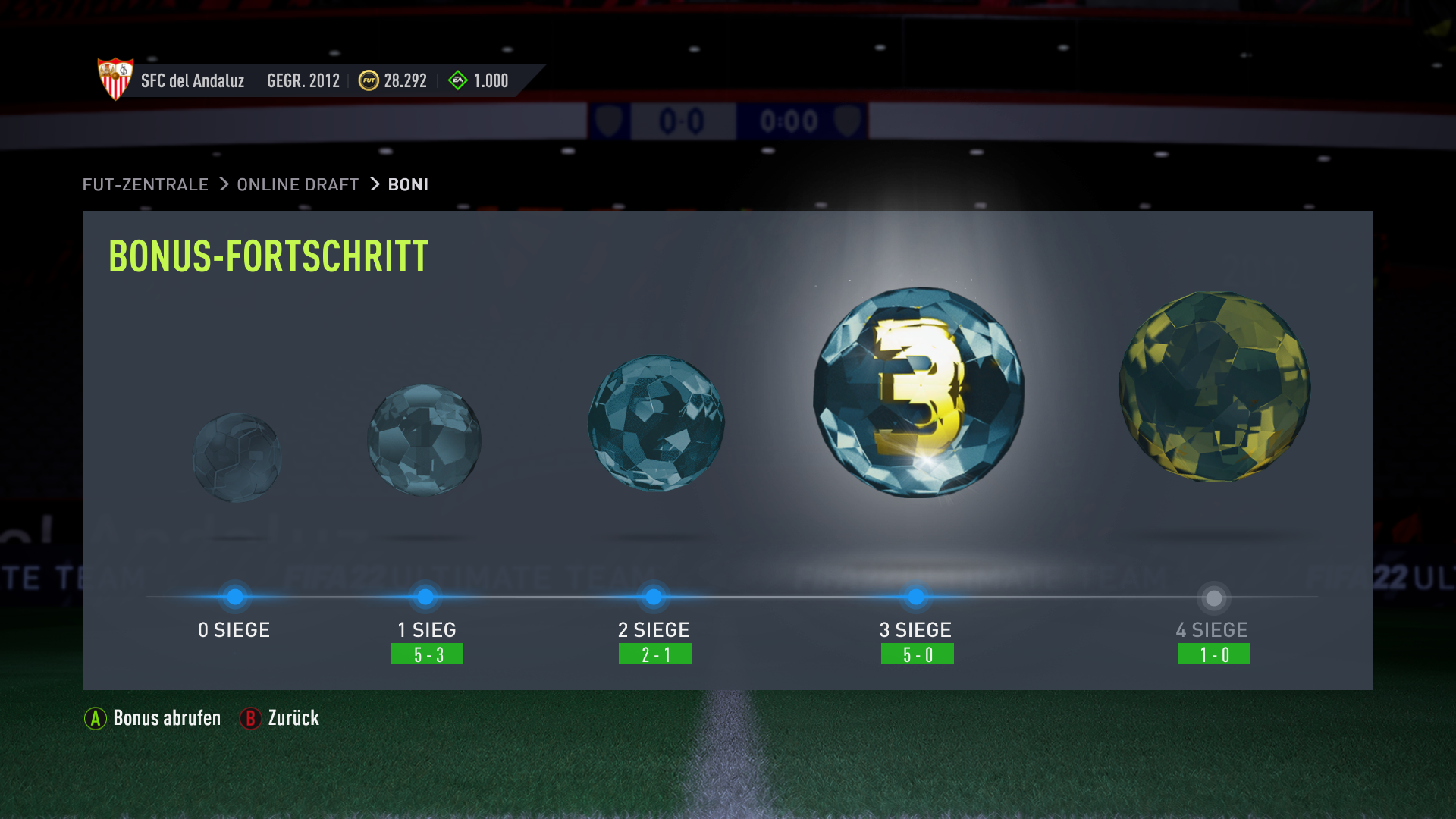The width and height of the screenshot is (1456, 819).
Task: Pick the 1 Sieg reward ball
Action: tap(424, 440)
